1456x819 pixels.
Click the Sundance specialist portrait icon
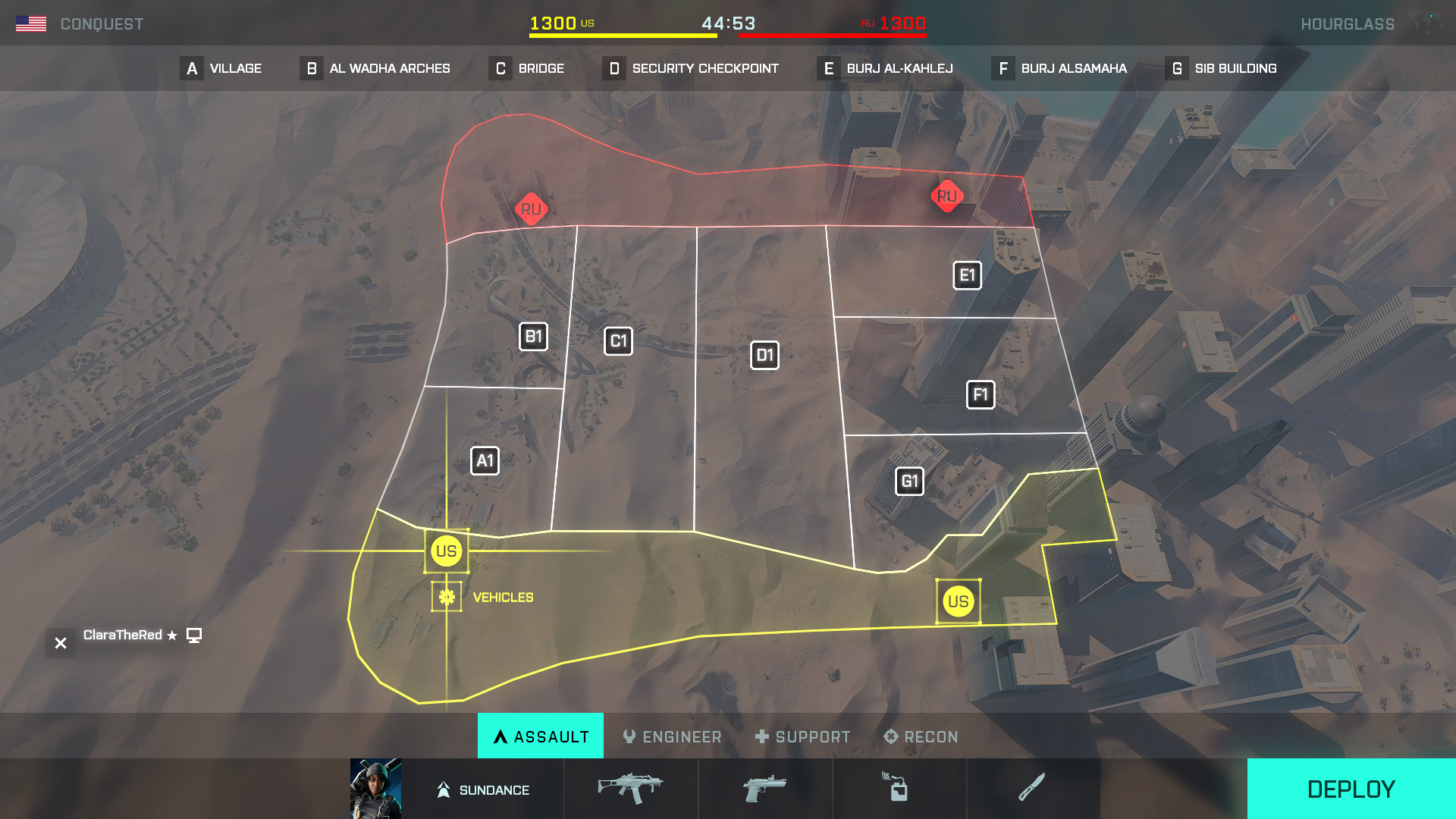pyautogui.click(x=376, y=789)
